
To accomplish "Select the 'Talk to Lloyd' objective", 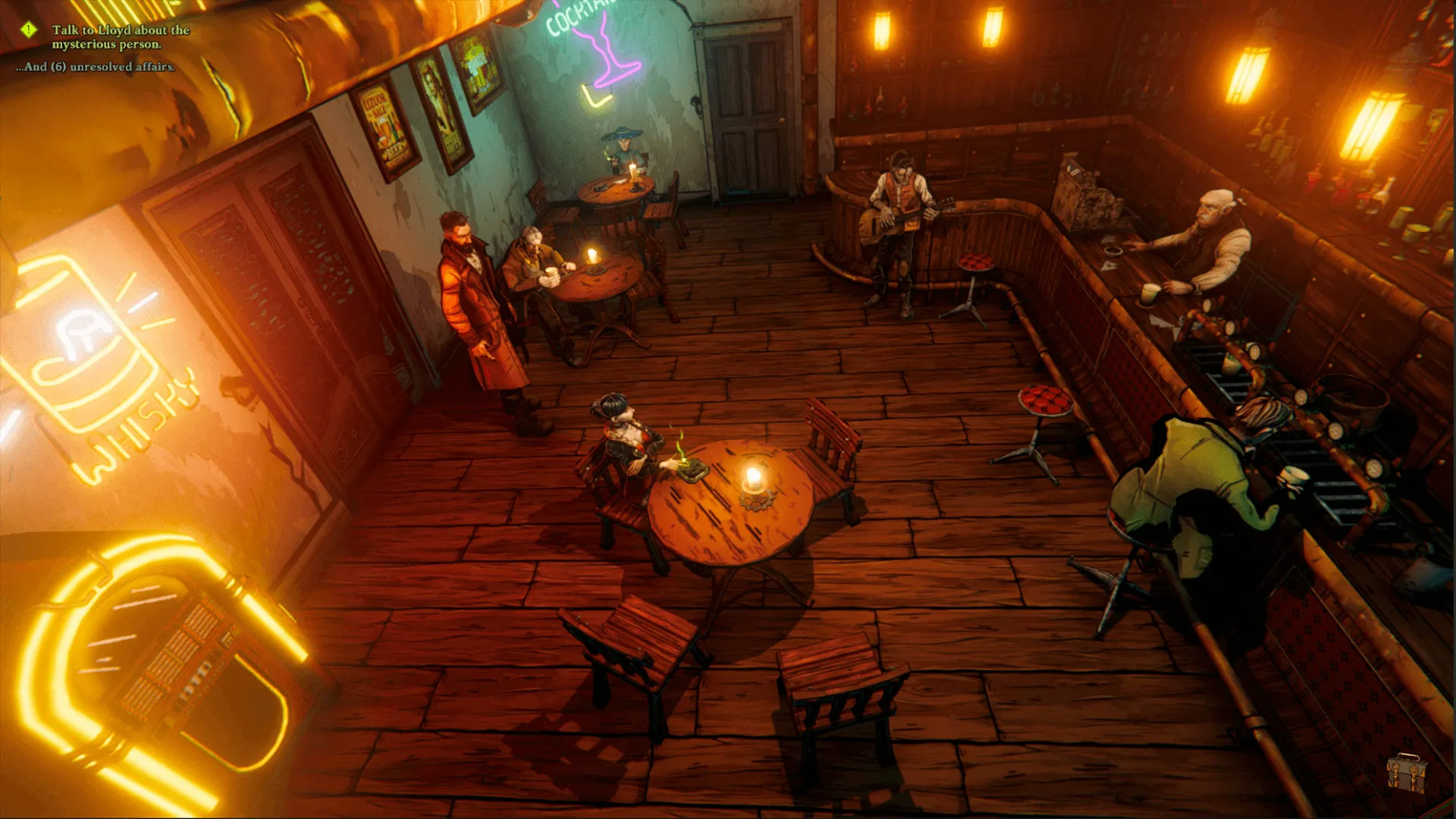I will point(121,37).
